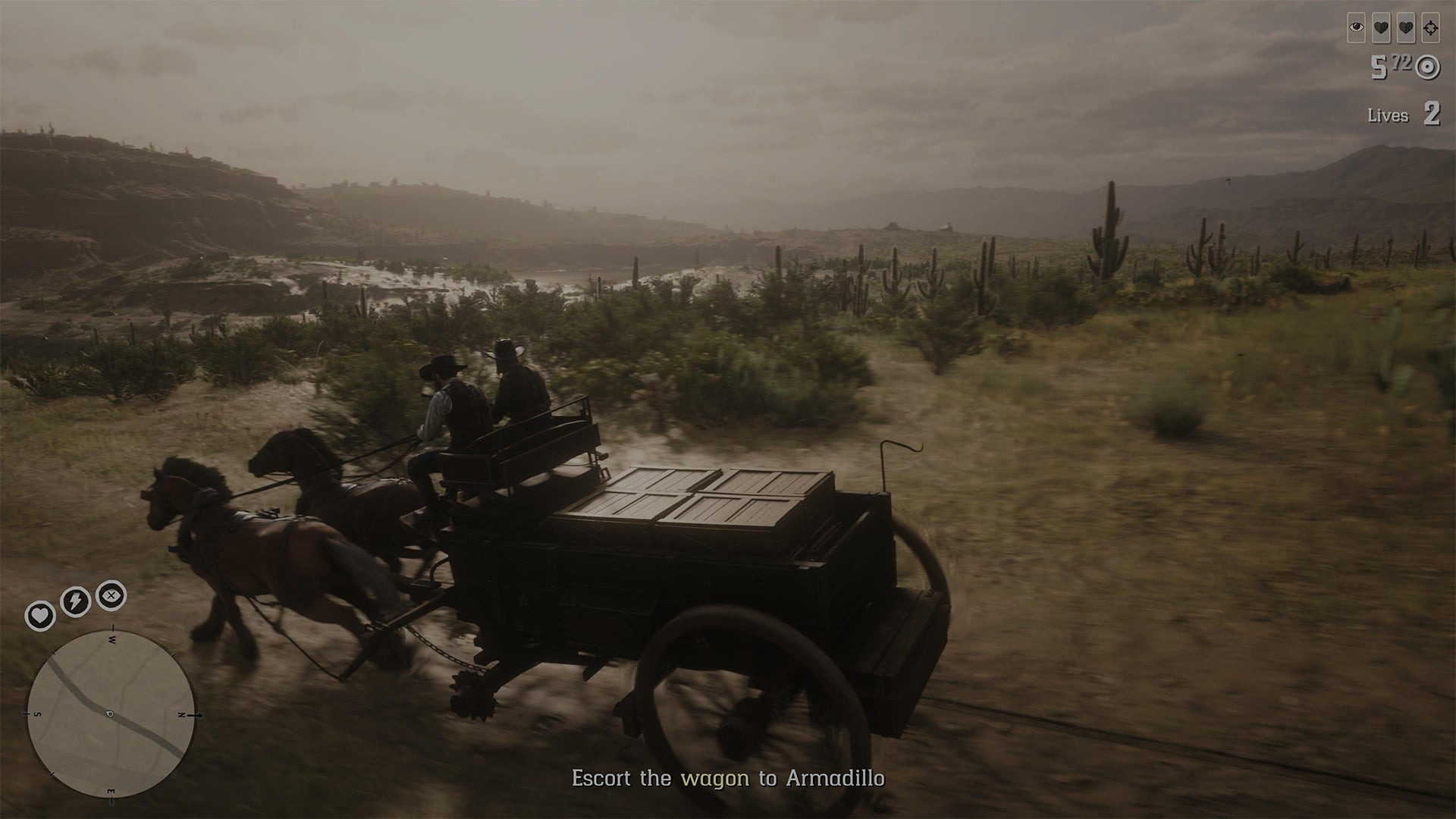
Task: Click the north arrow on the compass ring
Action: pos(192,715)
